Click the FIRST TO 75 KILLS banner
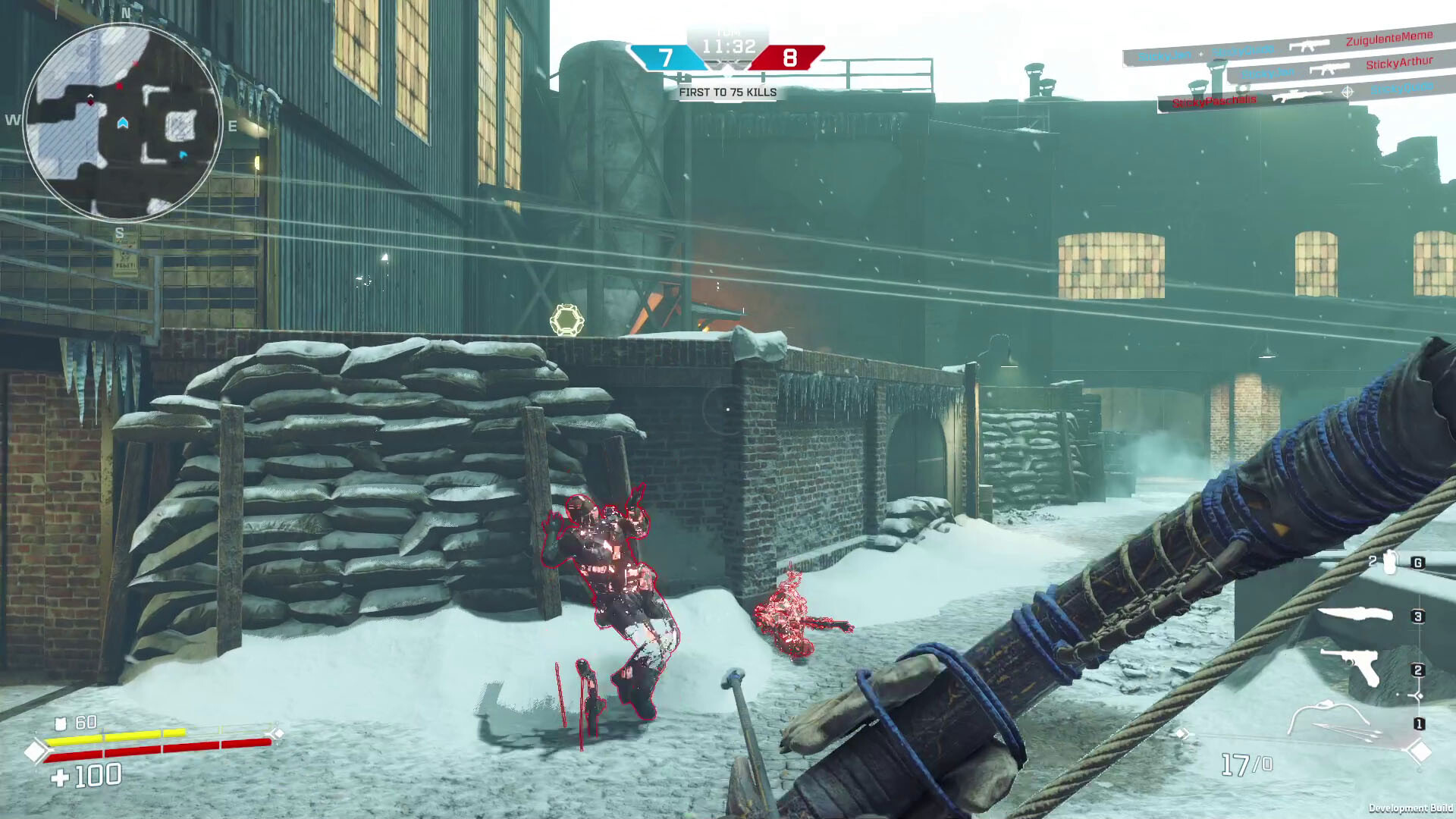This screenshot has width=1456, height=819. pyautogui.click(x=727, y=93)
